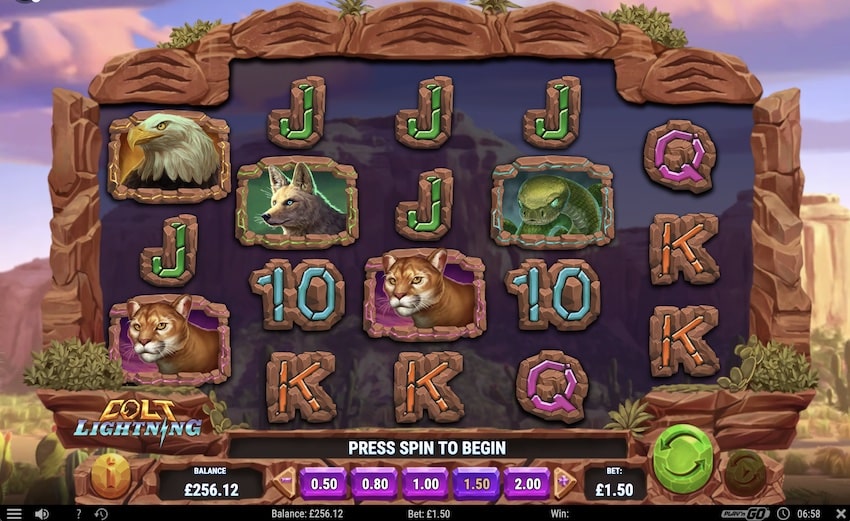This screenshot has width=850, height=521.
Task: Select the 1.50 bet option
Action: pos(476,483)
